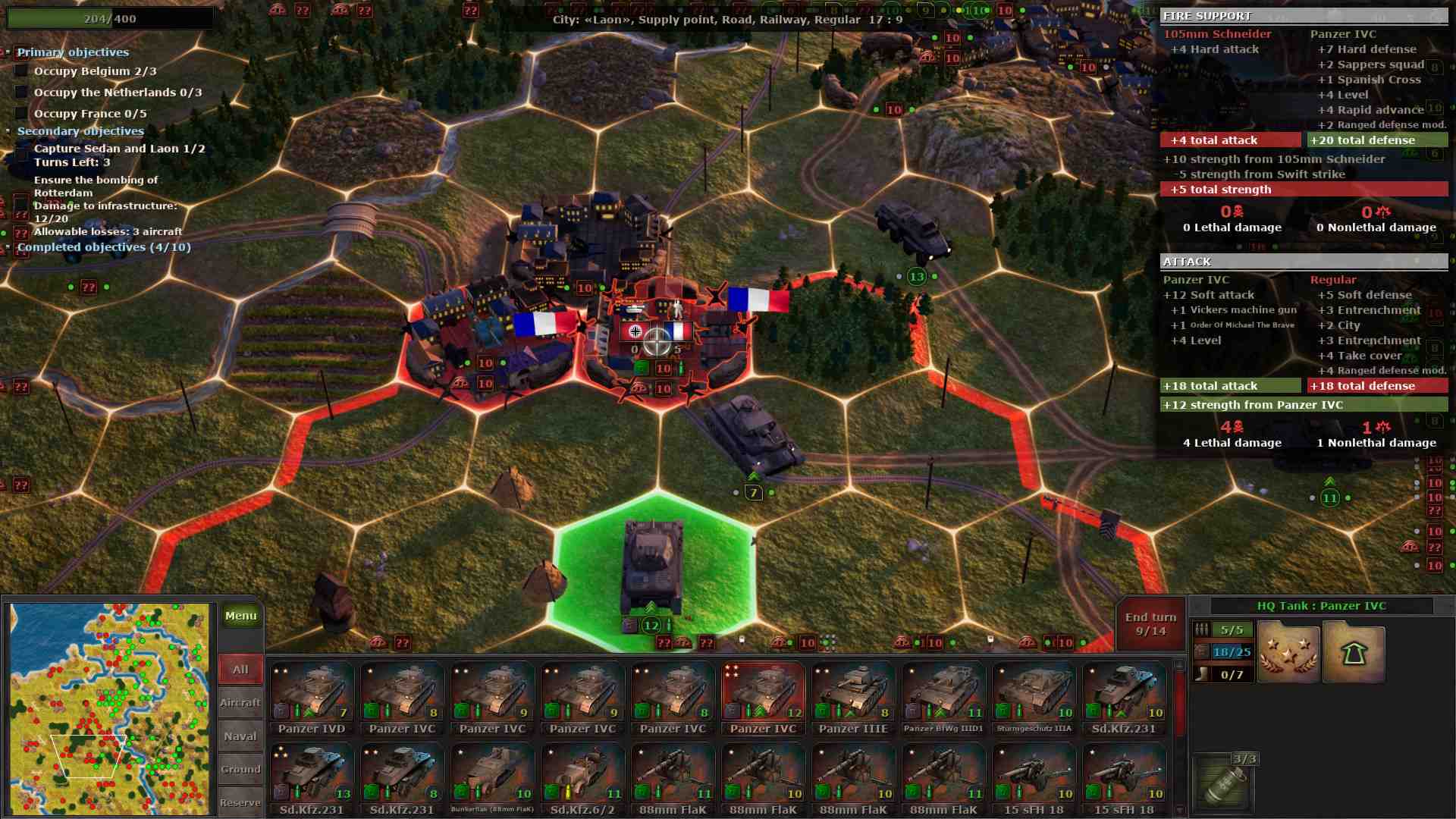1456x819 pixels.
Task: Open the medals award slot in HQ Tank panel
Action: pyautogui.click(x=1288, y=651)
